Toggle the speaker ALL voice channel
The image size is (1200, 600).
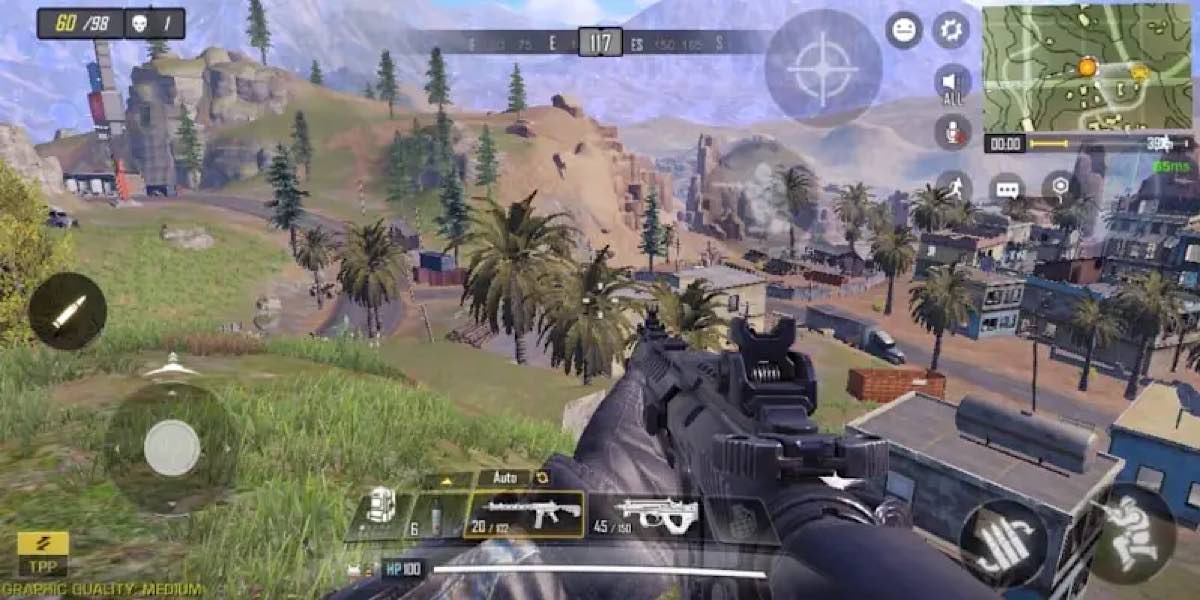point(952,84)
